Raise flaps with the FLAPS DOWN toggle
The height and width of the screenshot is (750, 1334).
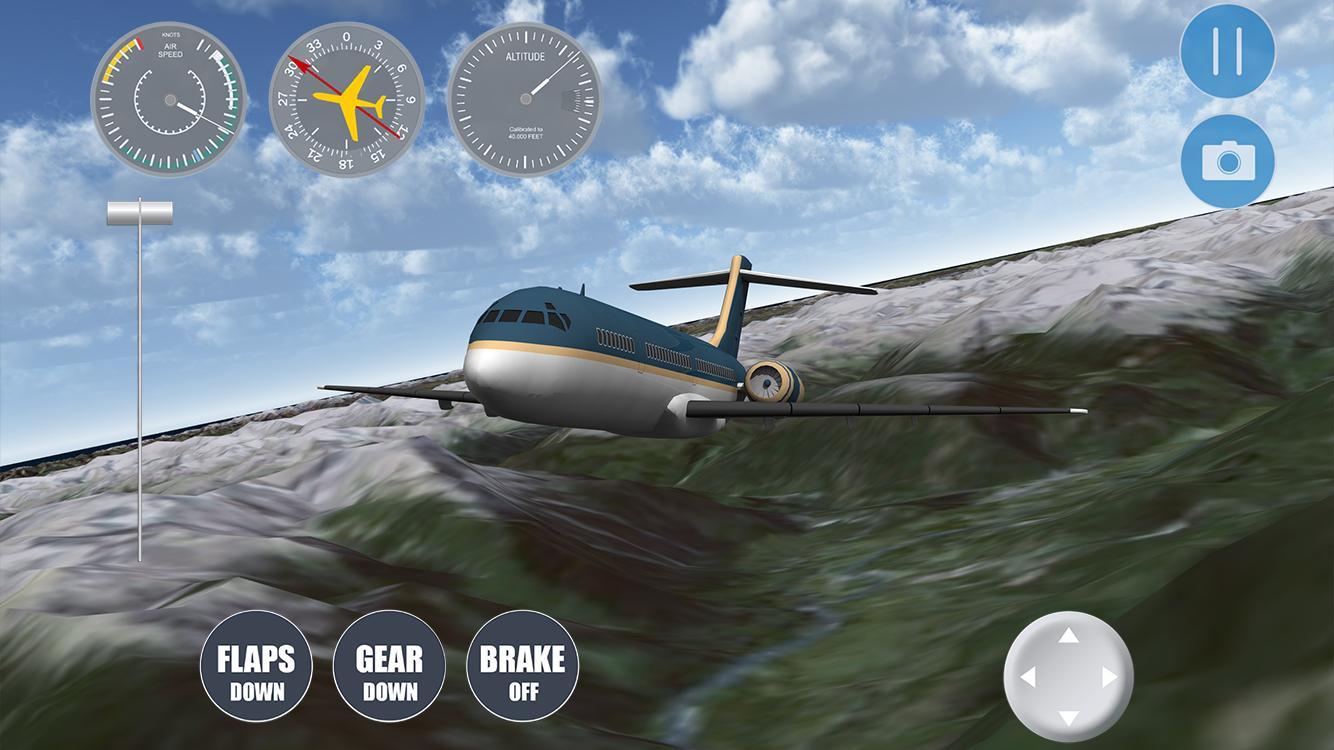click(255, 667)
